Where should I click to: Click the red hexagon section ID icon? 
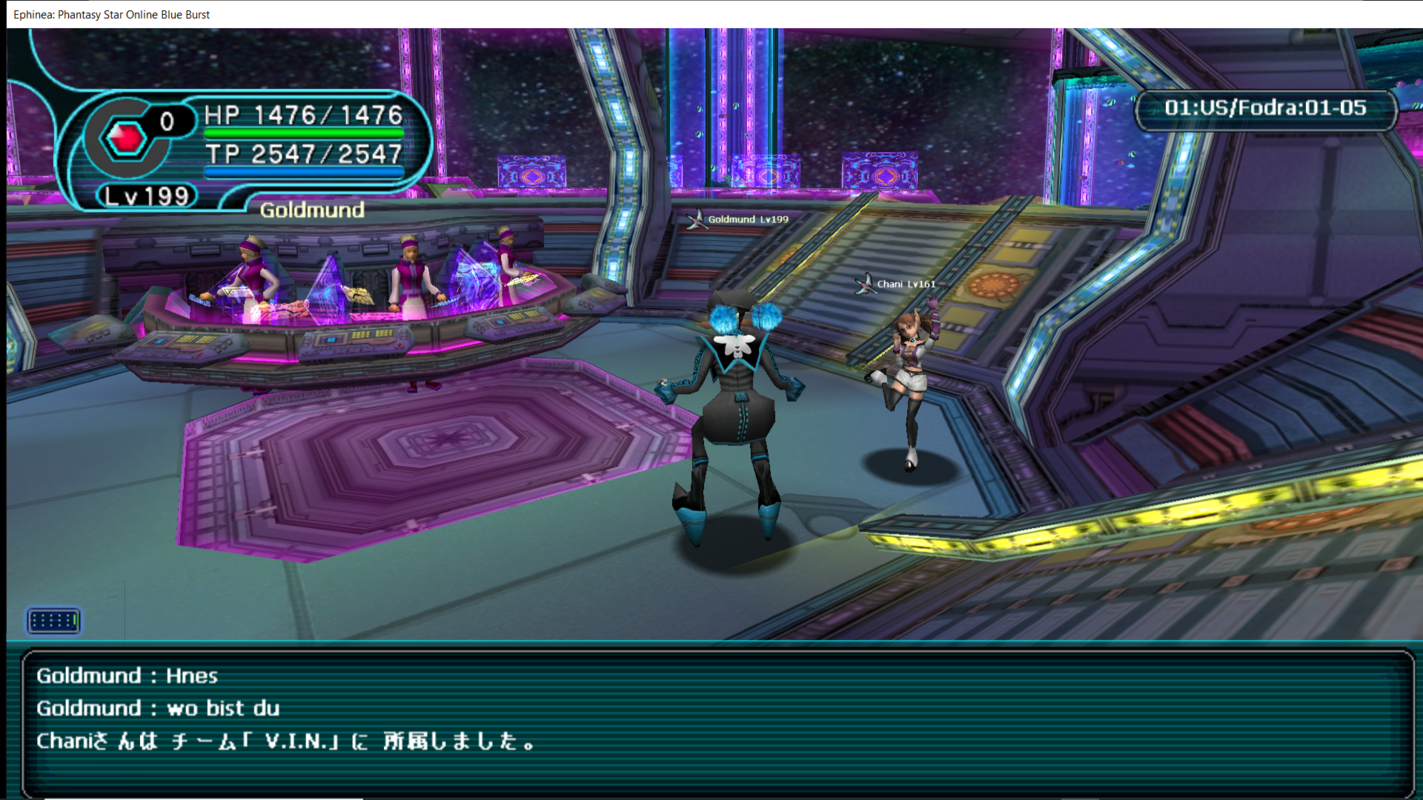pyautogui.click(x=127, y=138)
